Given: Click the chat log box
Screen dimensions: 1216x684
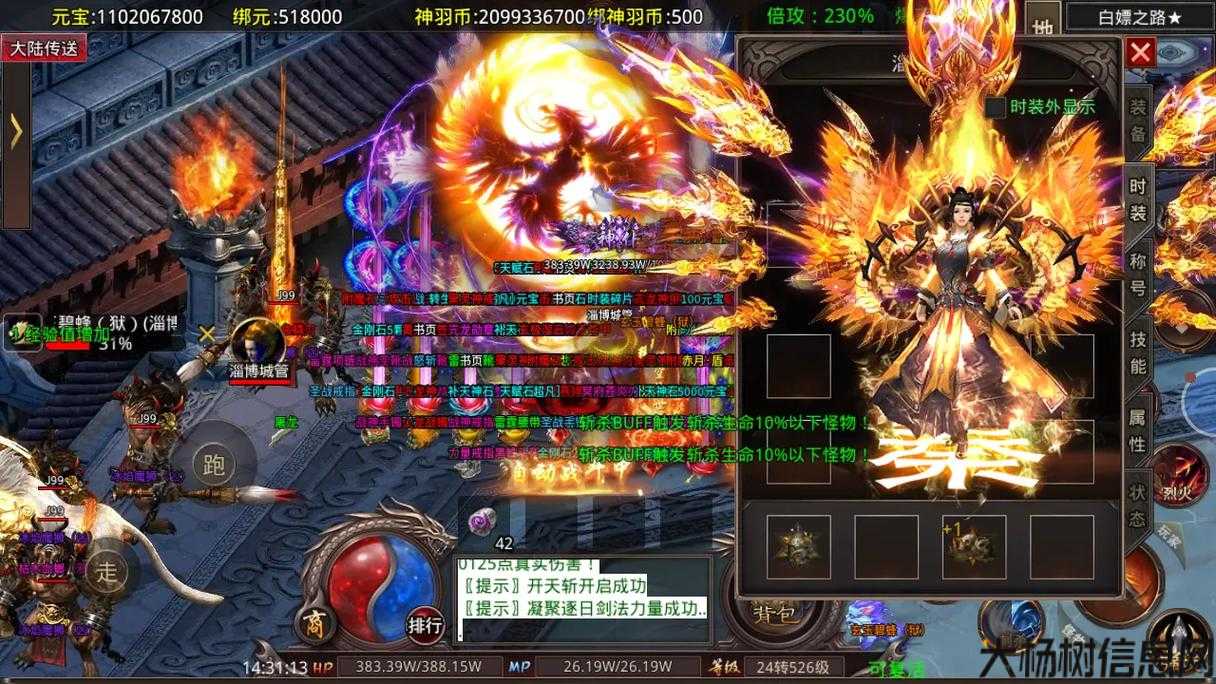Looking at the screenshot, I should [x=583, y=598].
